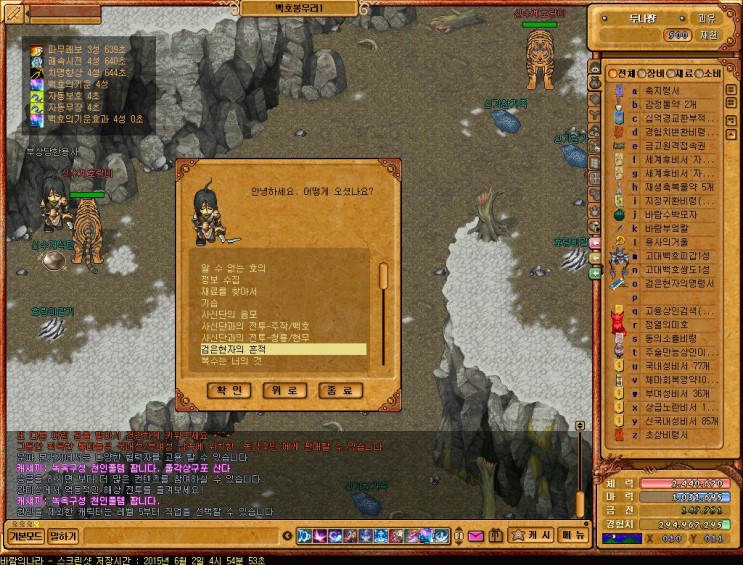Switch inventory filter to 전체
Screen dimensions: 743x565
tap(621, 73)
